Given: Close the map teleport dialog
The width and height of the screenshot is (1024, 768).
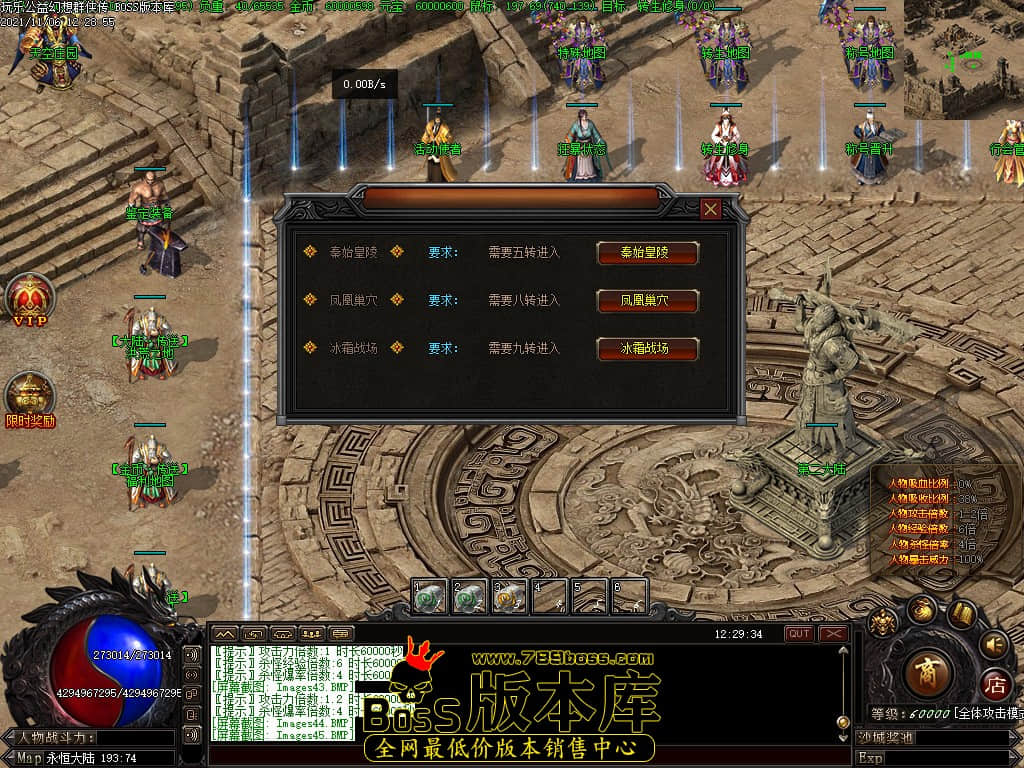Looking at the screenshot, I should click(x=711, y=209).
